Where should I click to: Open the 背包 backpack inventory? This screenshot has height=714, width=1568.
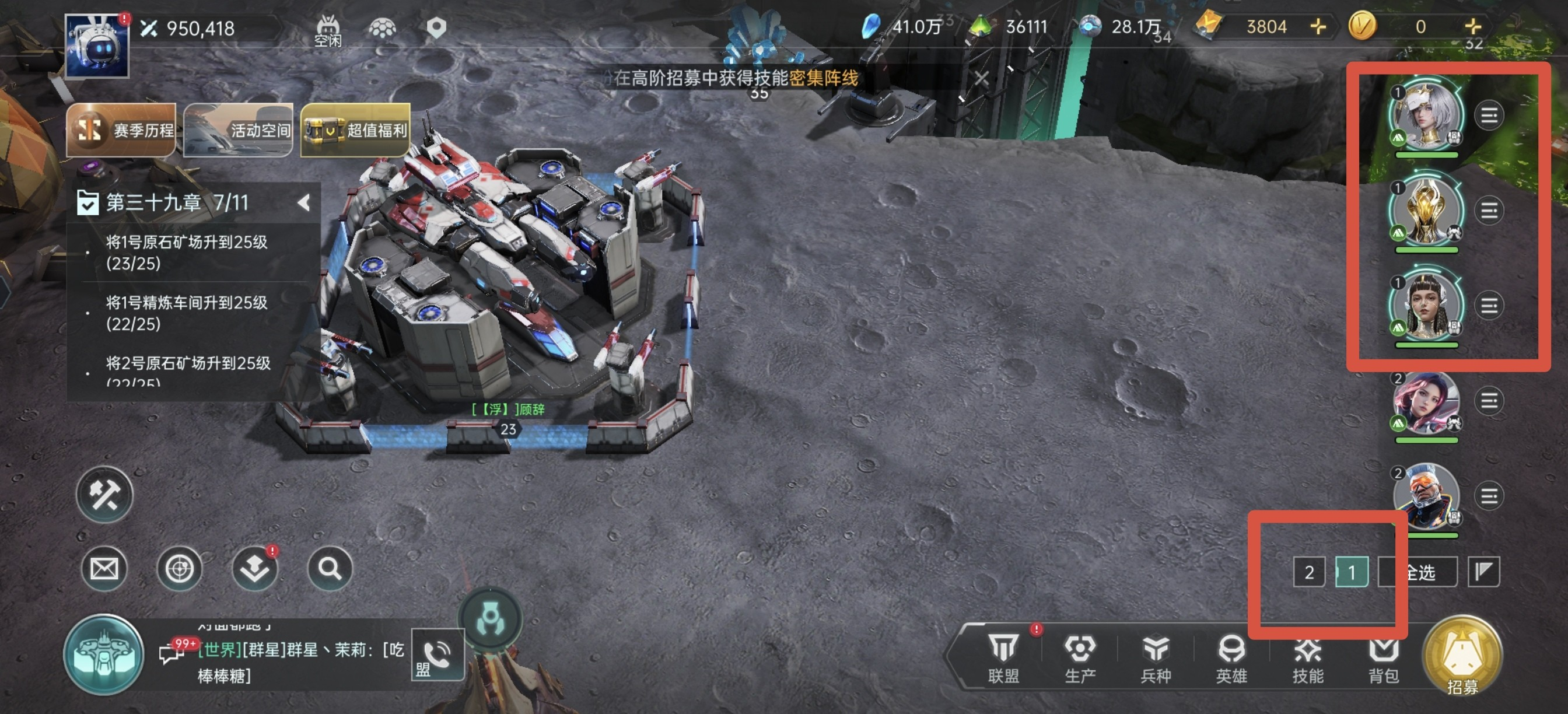tap(1383, 657)
